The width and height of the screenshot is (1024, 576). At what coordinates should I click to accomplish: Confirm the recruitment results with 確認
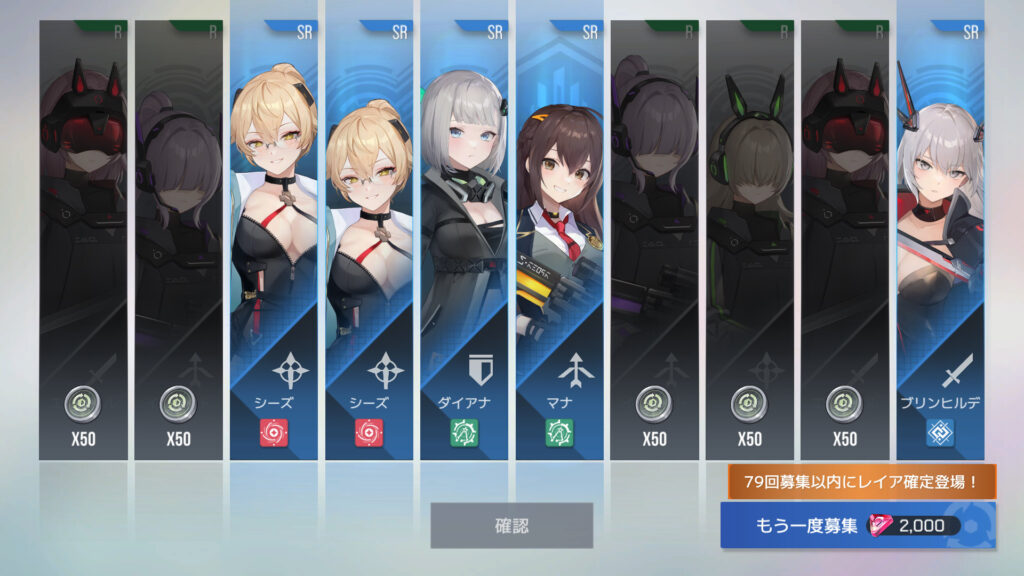[511, 525]
